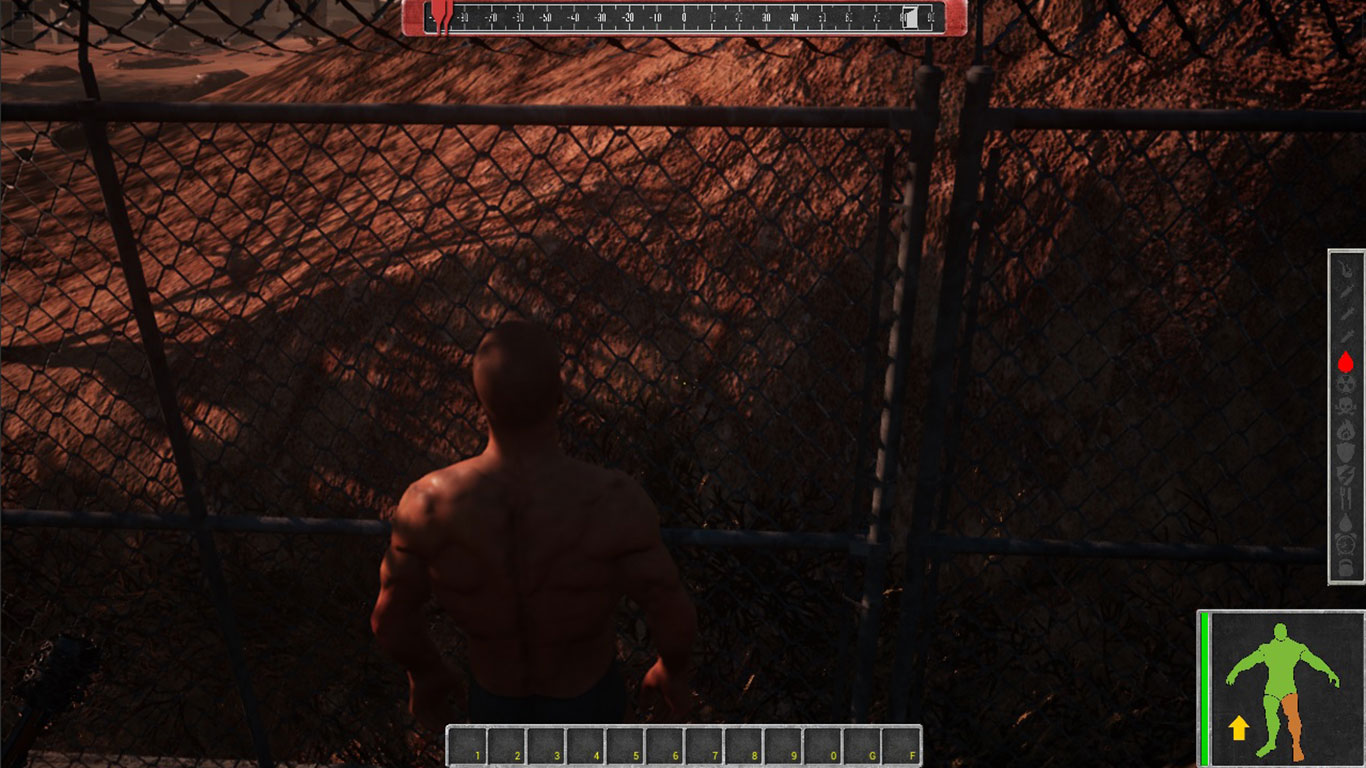Click the red blood drop status icon

pyautogui.click(x=1346, y=362)
